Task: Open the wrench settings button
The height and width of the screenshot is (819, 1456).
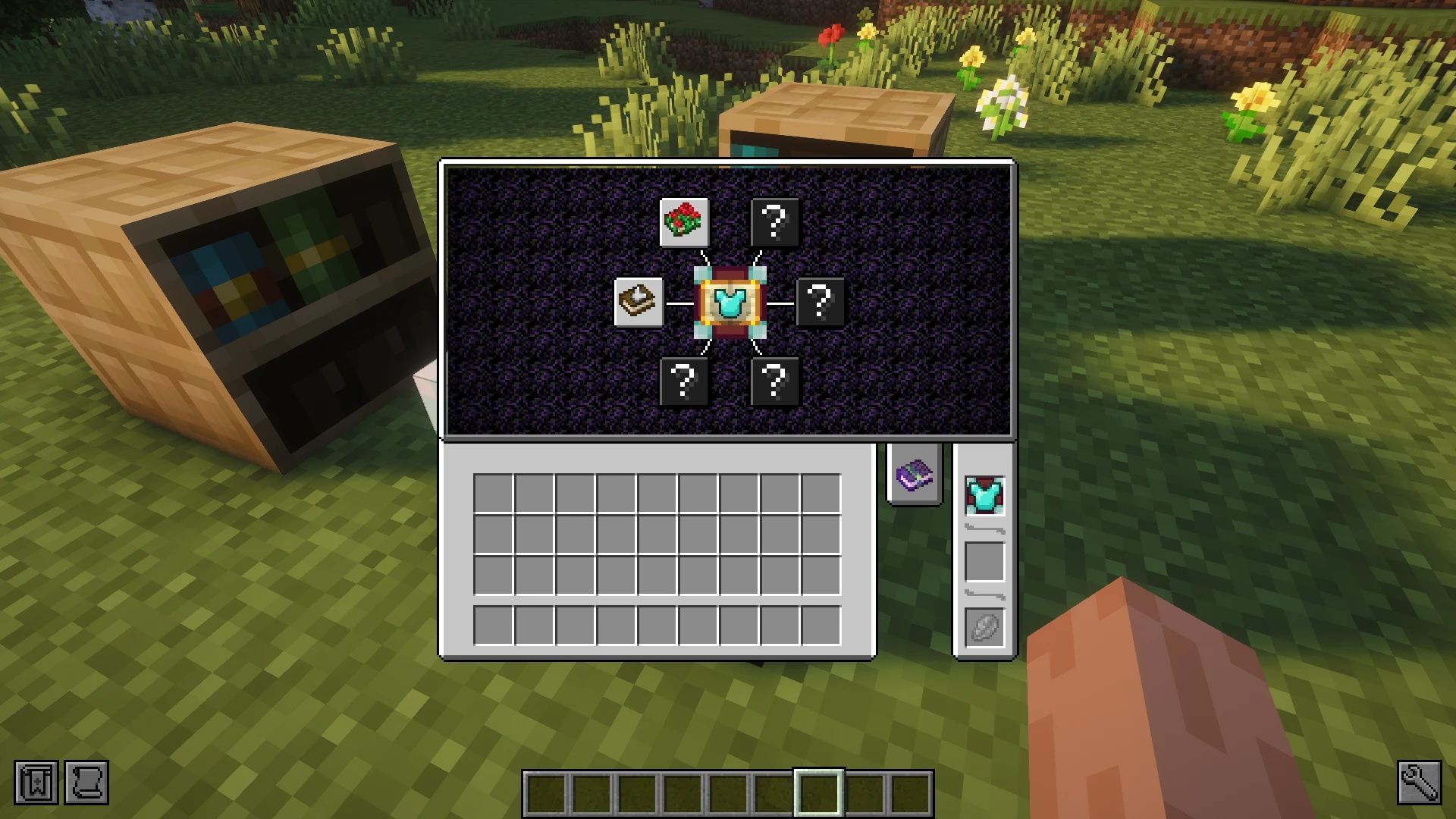Action: [x=1419, y=782]
